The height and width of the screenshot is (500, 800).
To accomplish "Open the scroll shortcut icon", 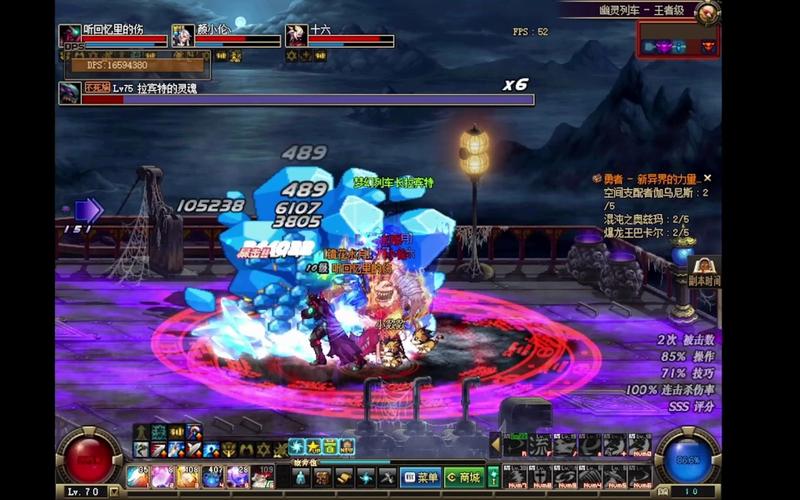I will (345, 477).
